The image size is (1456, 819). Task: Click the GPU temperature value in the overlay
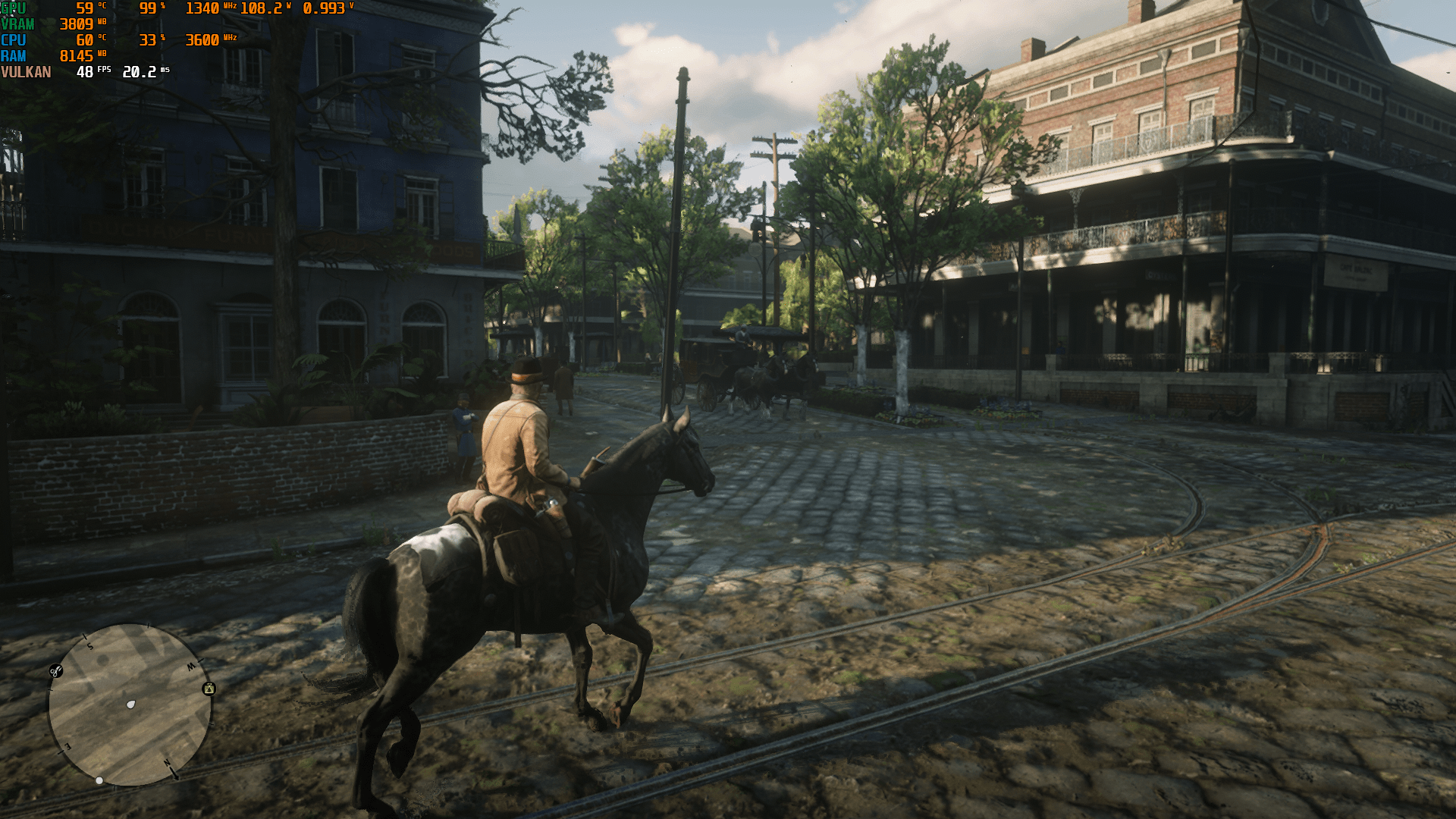[86, 9]
